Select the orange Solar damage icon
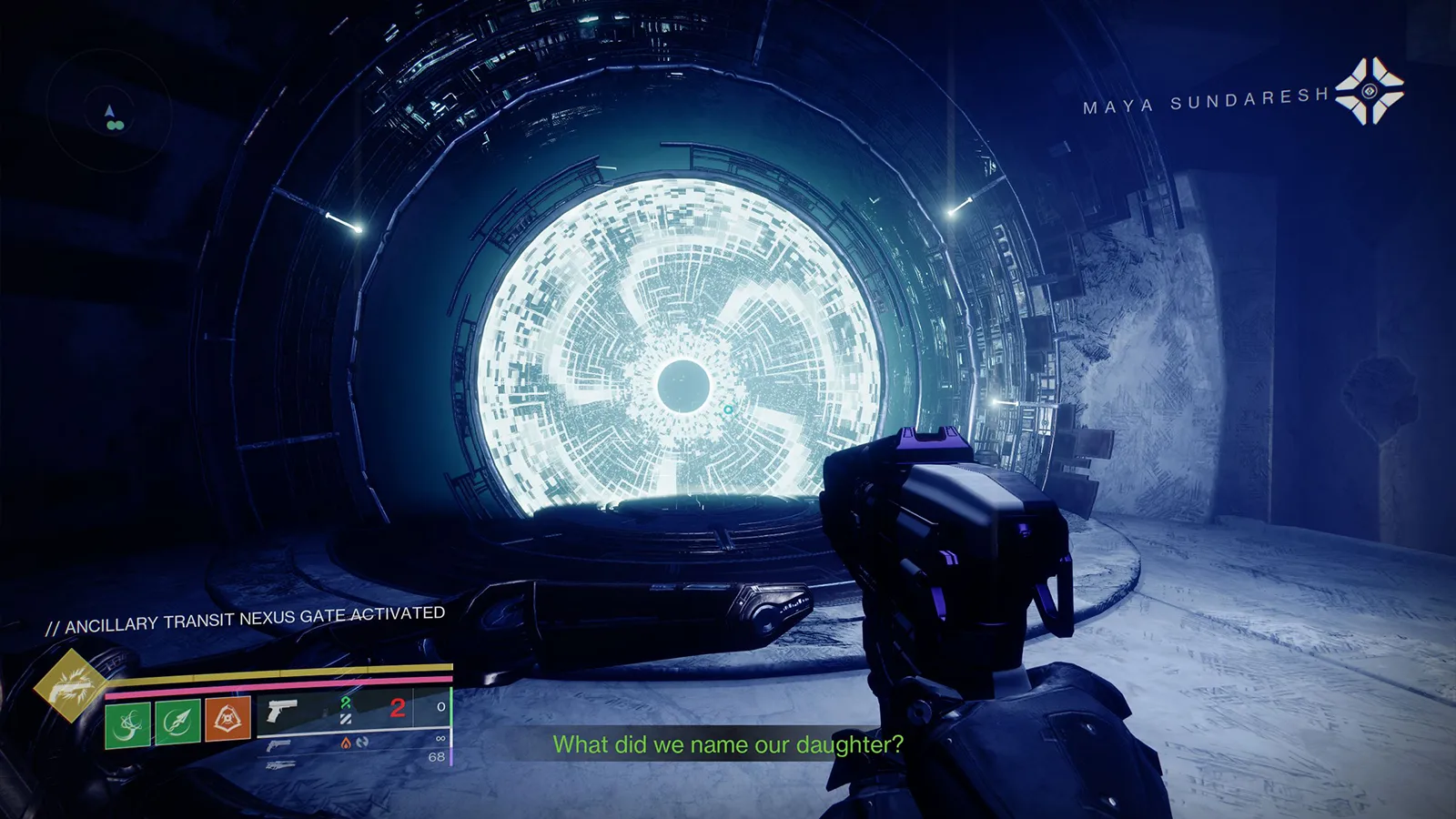Screen dimensions: 1456x819 (x=345, y=744)
